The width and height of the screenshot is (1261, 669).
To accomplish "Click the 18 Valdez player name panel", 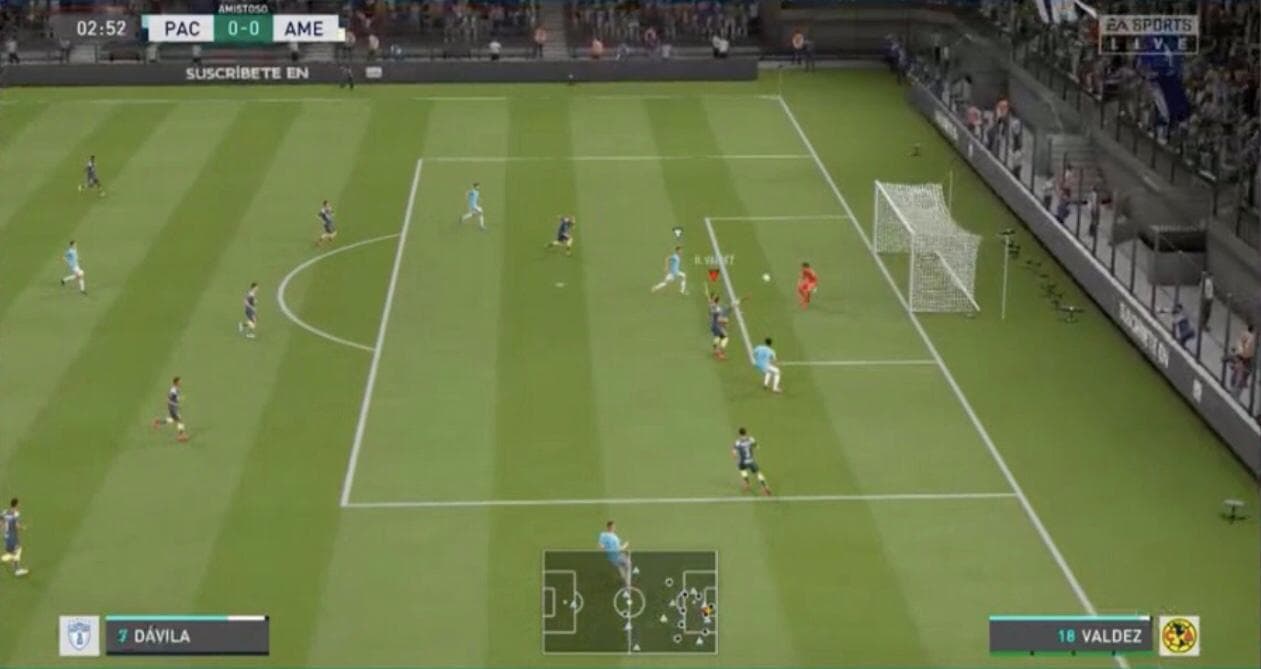I will 1070,636.
